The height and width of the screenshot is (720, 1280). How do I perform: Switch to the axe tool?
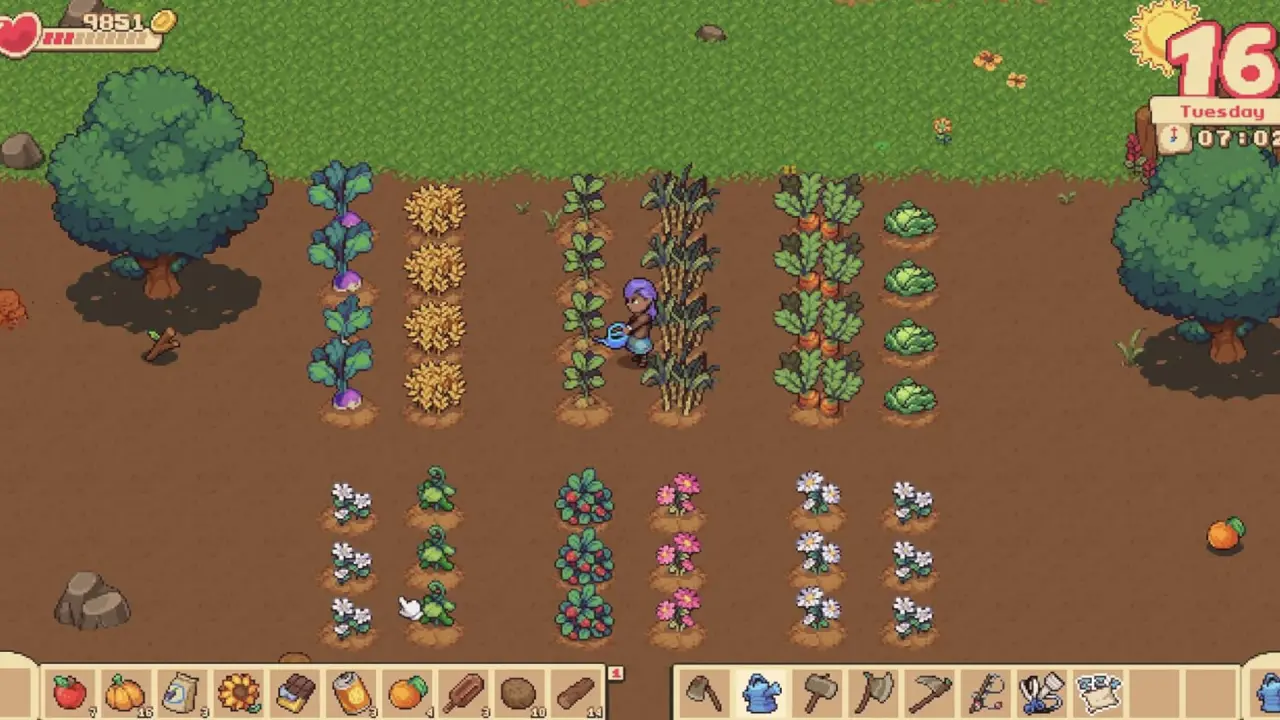point(875,692)
